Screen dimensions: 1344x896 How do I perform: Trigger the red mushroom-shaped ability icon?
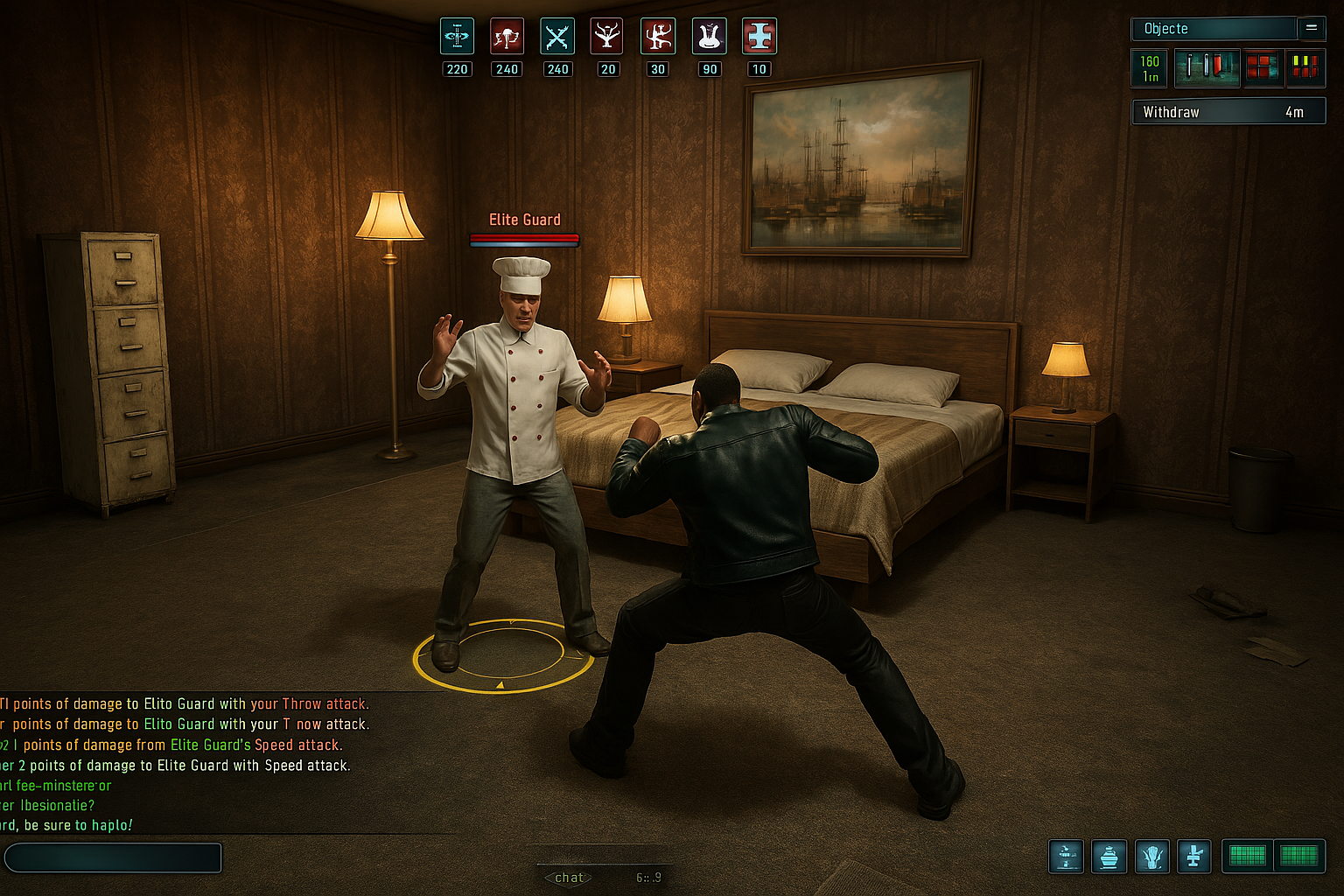click(507, 37)
